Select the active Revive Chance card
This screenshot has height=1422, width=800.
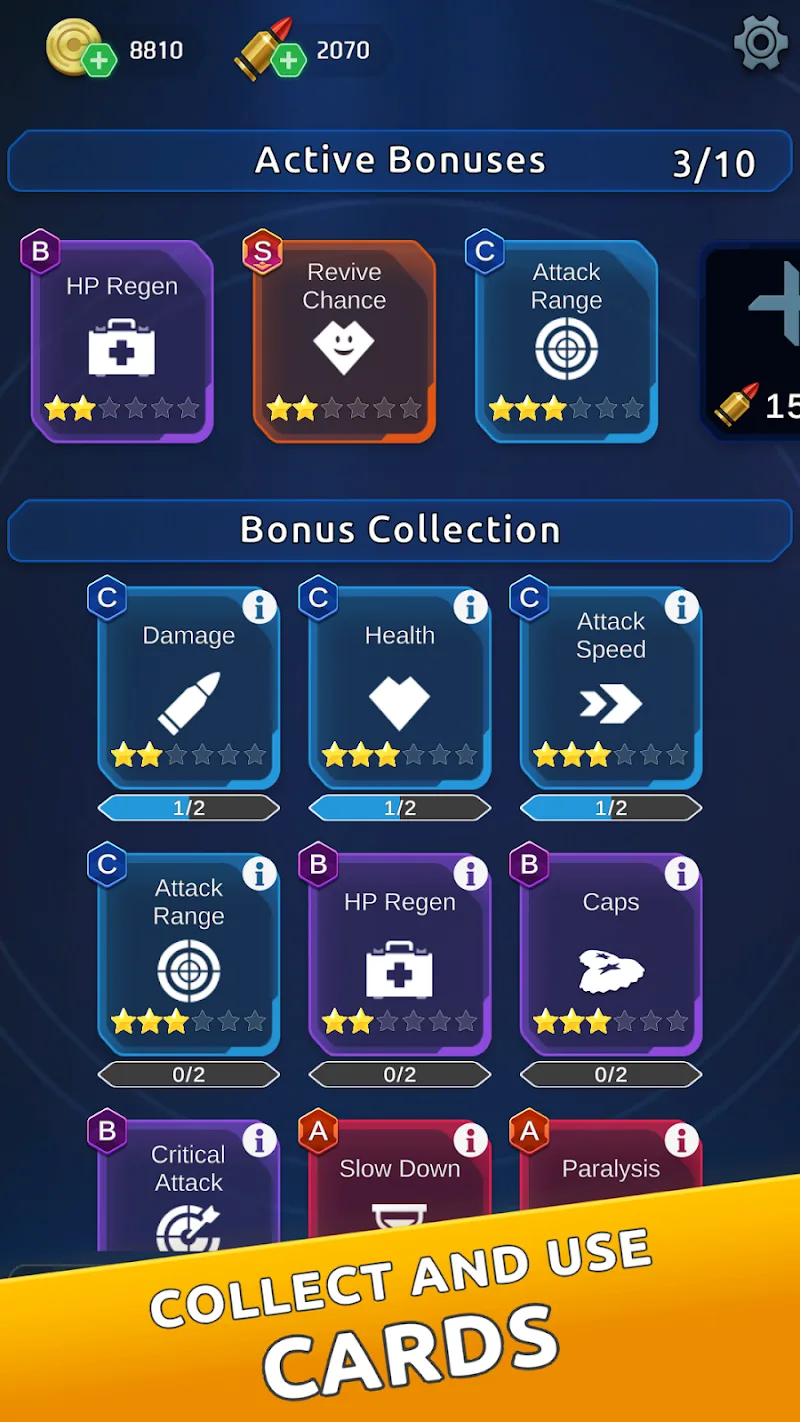(344, 340)
